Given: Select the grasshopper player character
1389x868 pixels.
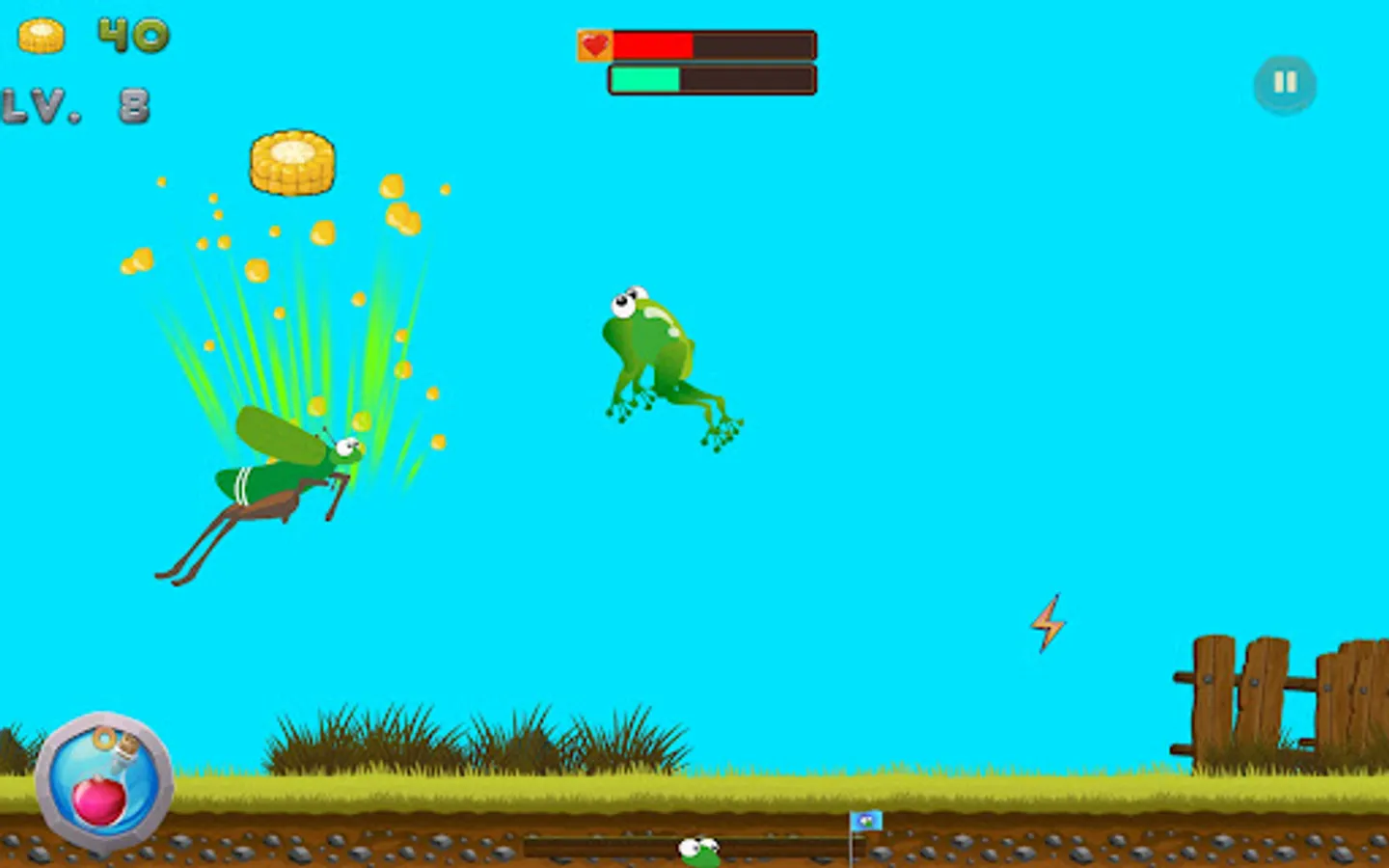Looking at the screenshot, I should [280, 482].
